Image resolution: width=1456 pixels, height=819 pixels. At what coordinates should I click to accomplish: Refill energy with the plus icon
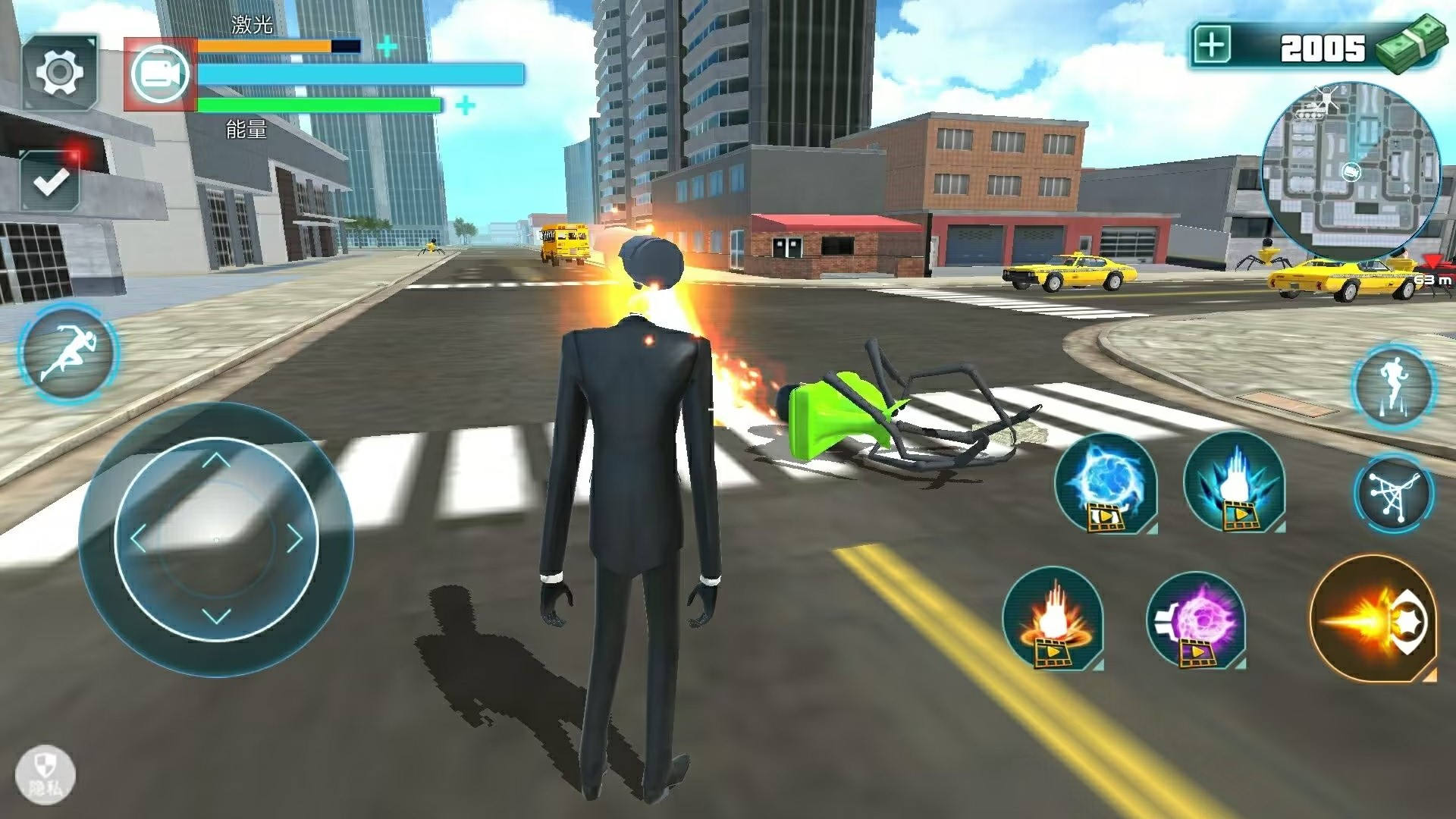click(466, 105)
